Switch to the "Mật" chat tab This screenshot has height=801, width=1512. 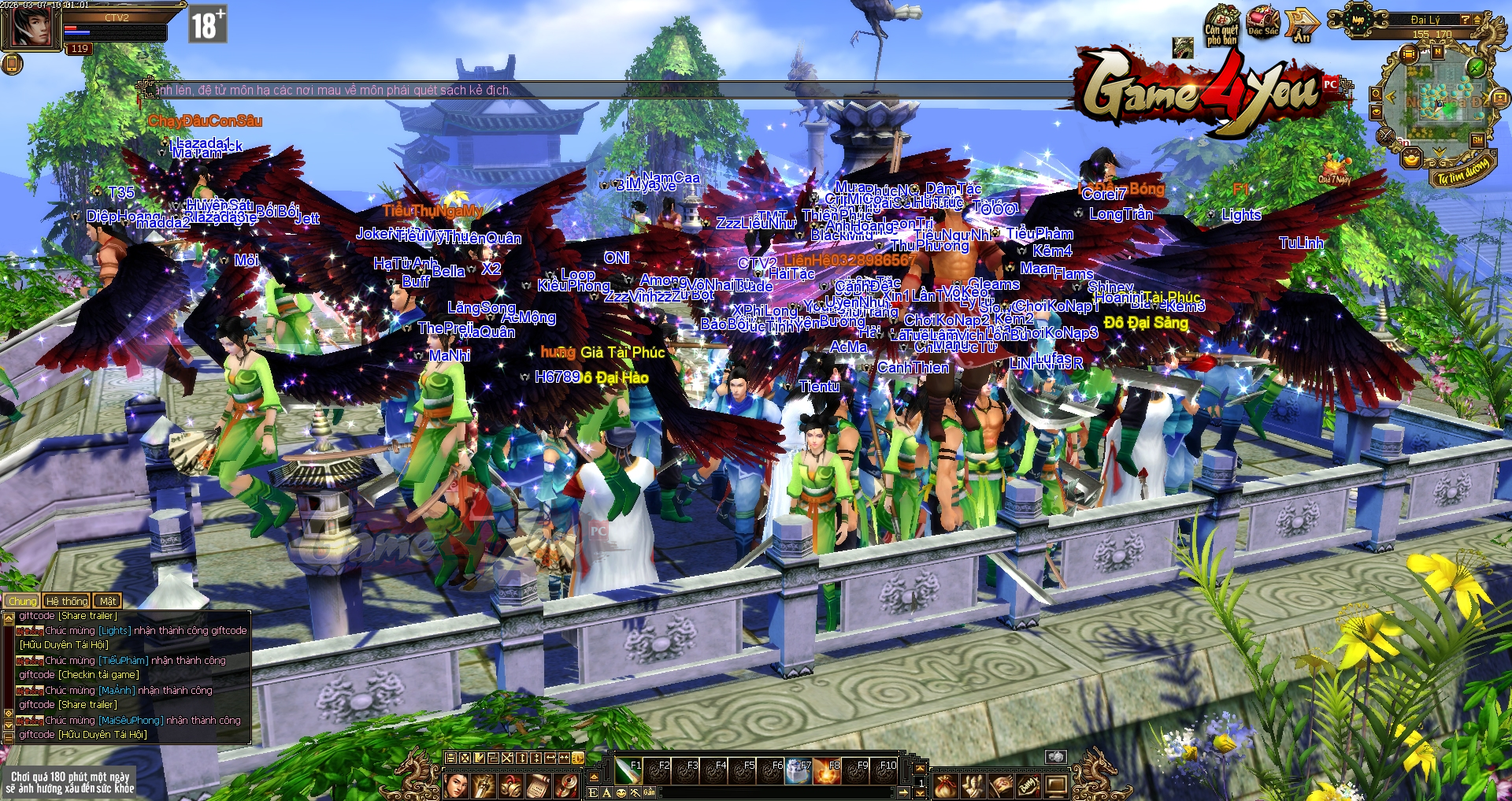point(108,601)
